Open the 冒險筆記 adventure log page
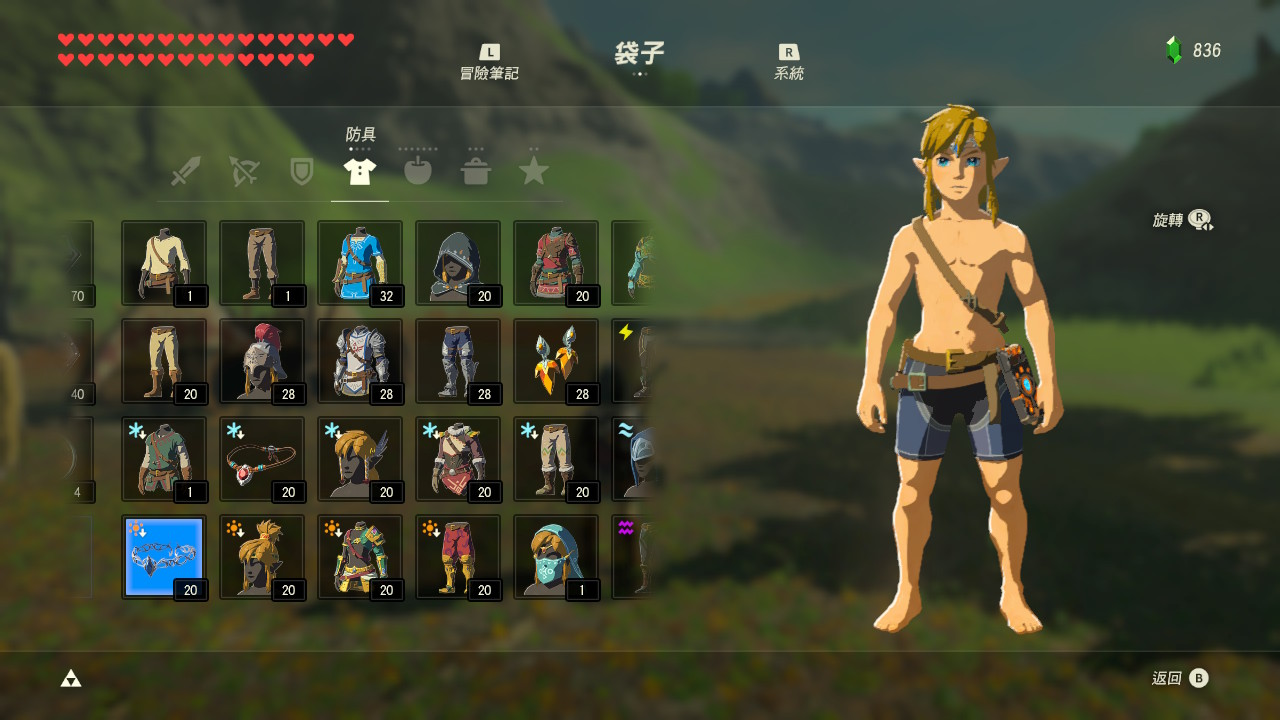This screenshot has width=1280, height=720. (x=489, y=62)
